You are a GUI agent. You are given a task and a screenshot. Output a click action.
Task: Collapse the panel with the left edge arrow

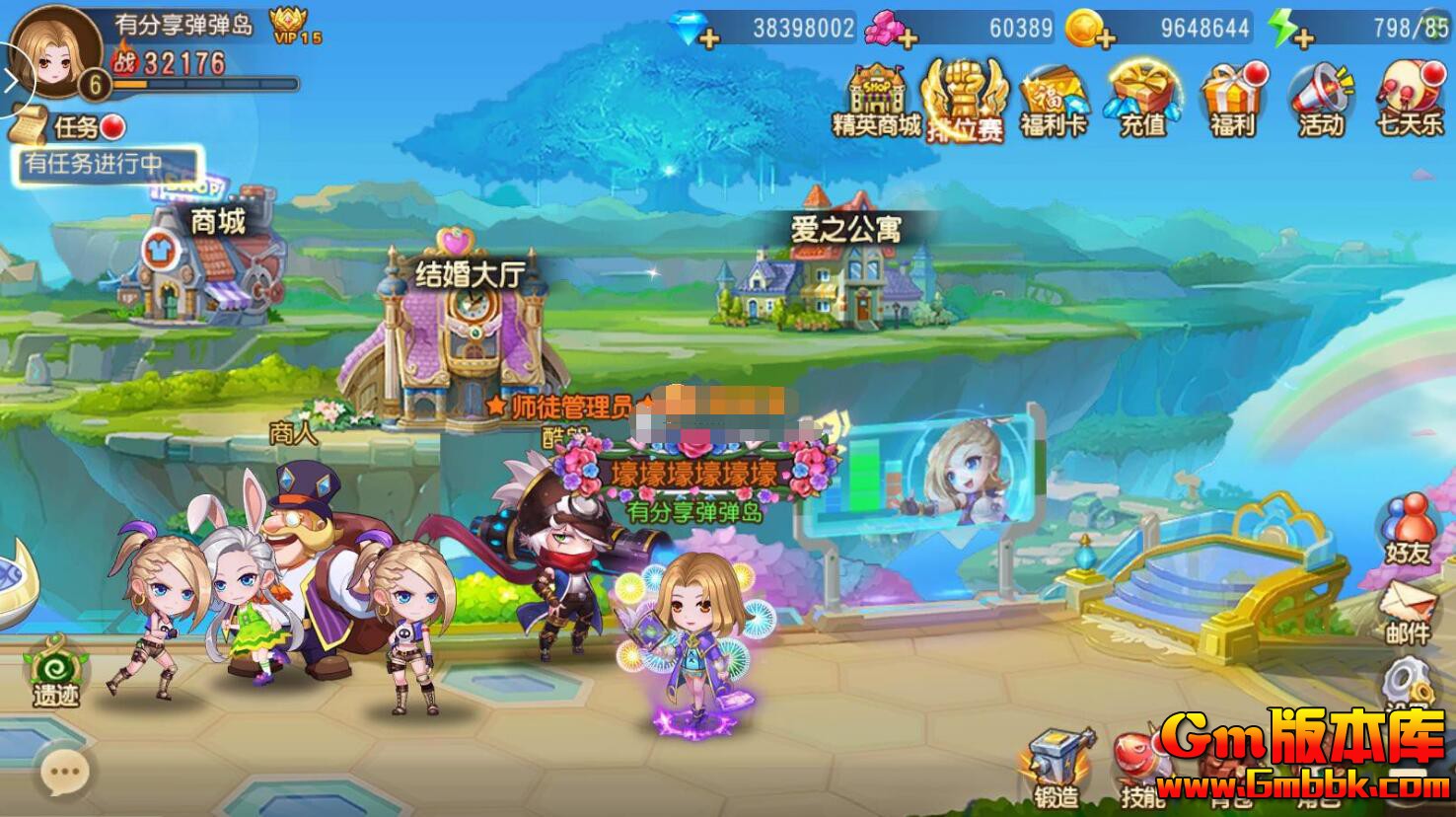10,79
